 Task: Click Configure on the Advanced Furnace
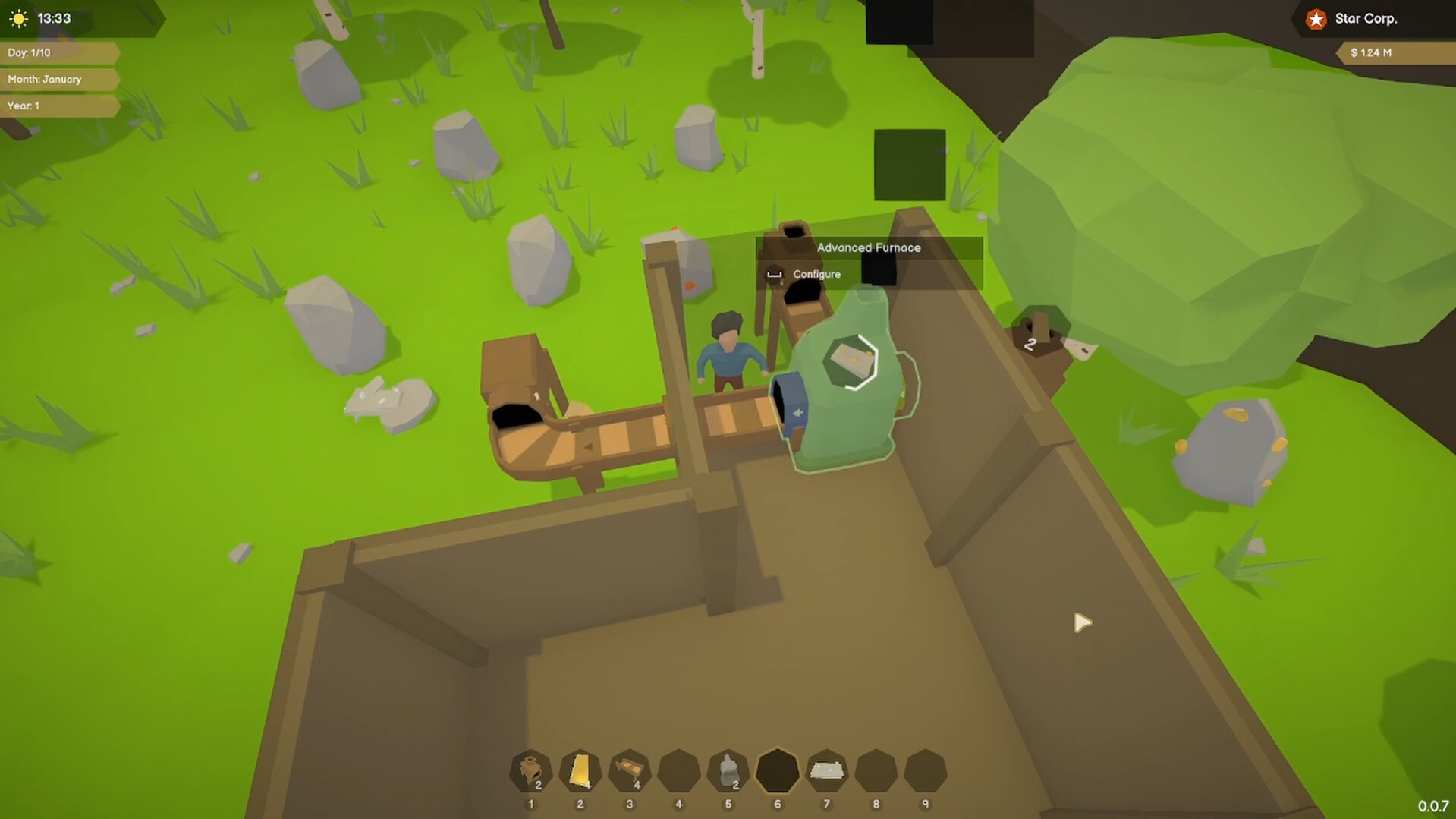(816, 274)
